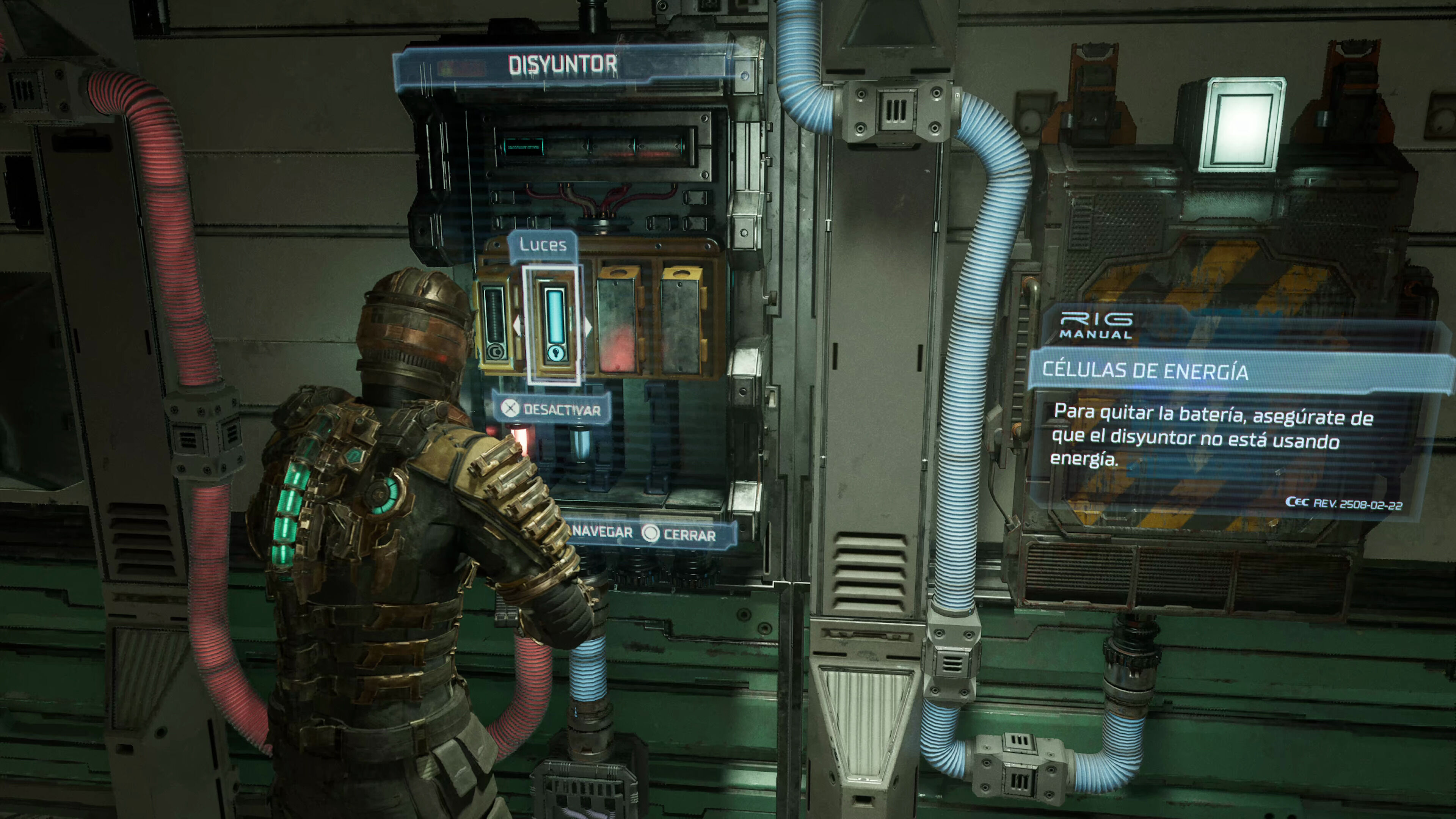This screenshot has height=819, width=1456.
Task: Click the left arrow beside the Luces breaker
Action: tap(517, 326)
